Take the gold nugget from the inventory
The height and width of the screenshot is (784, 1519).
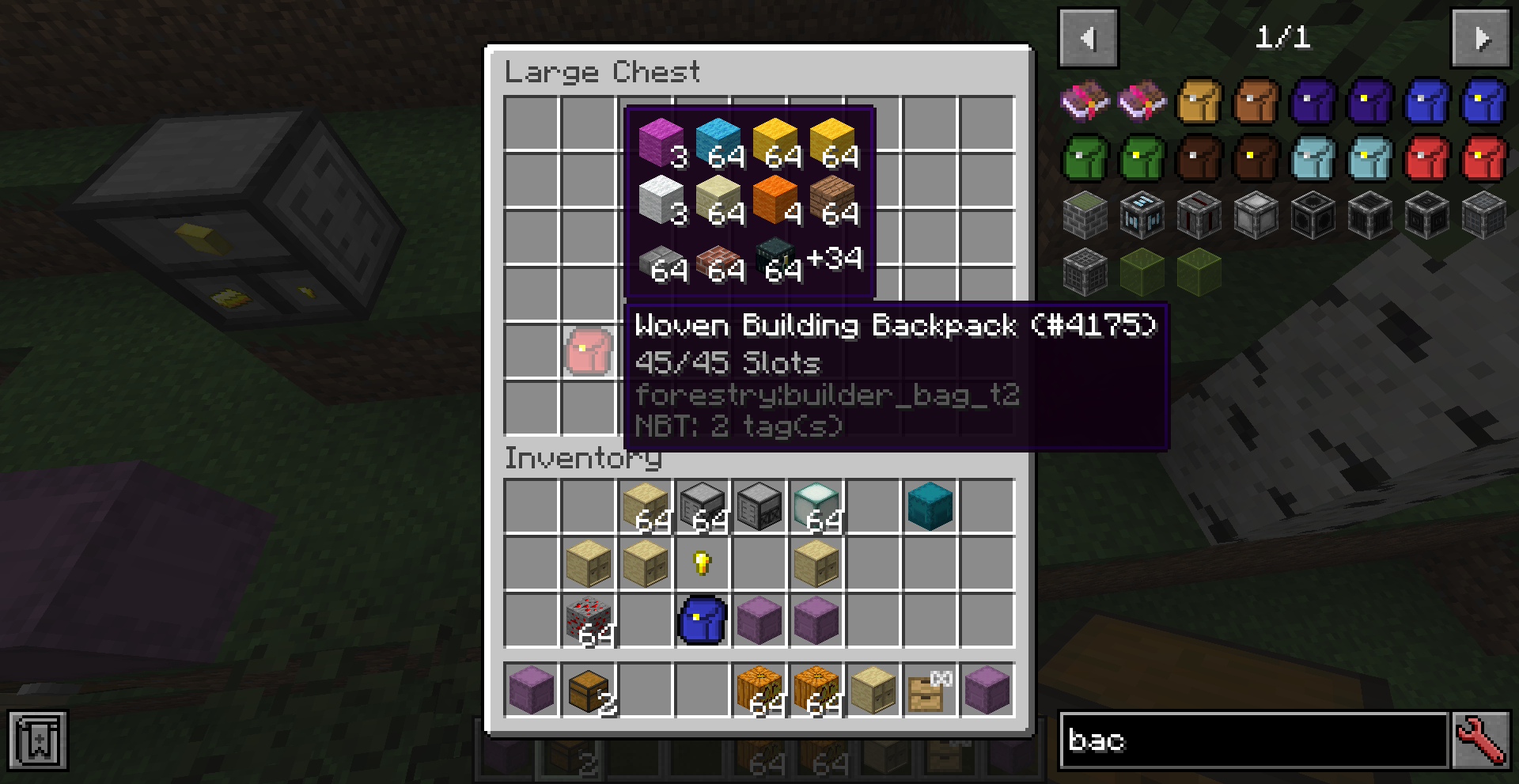[701, 564]
